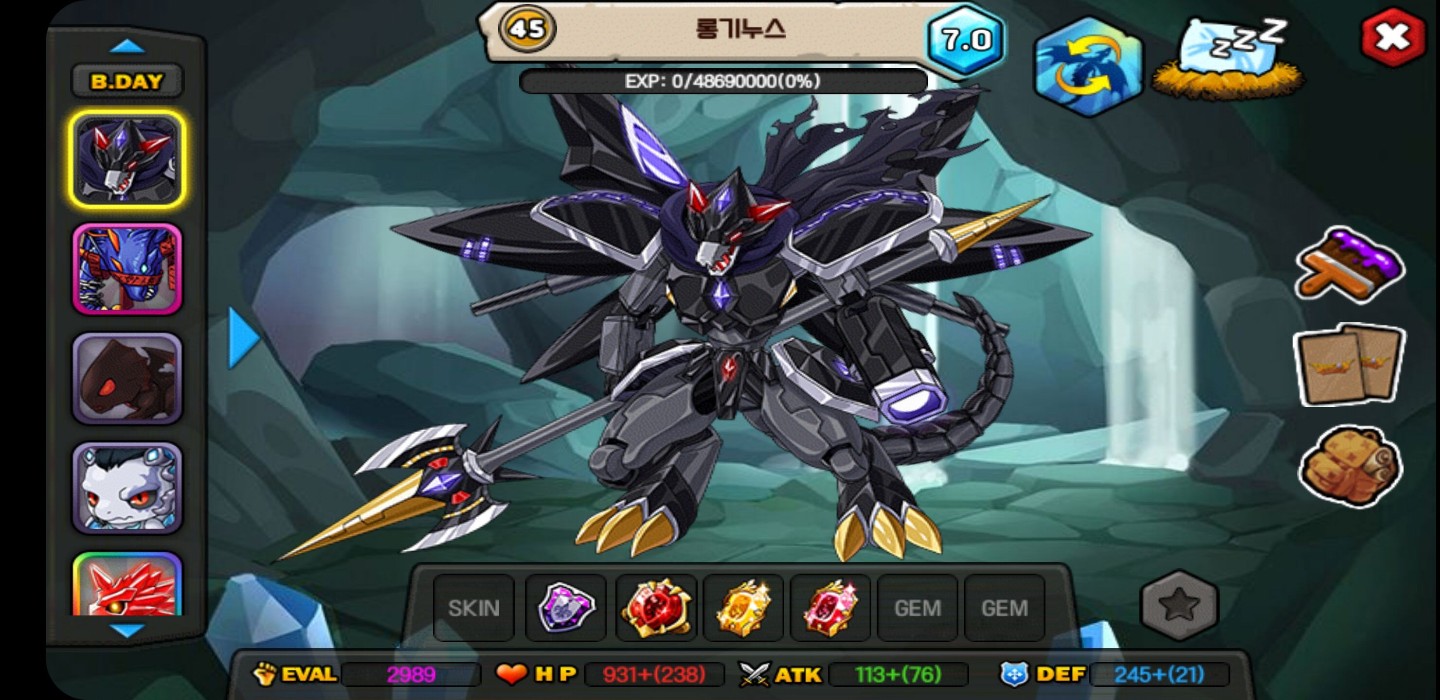Expand the panel with blue side arrow
Image resolution: width=1440 pixels, height=700 pixels.
point(244,337)
